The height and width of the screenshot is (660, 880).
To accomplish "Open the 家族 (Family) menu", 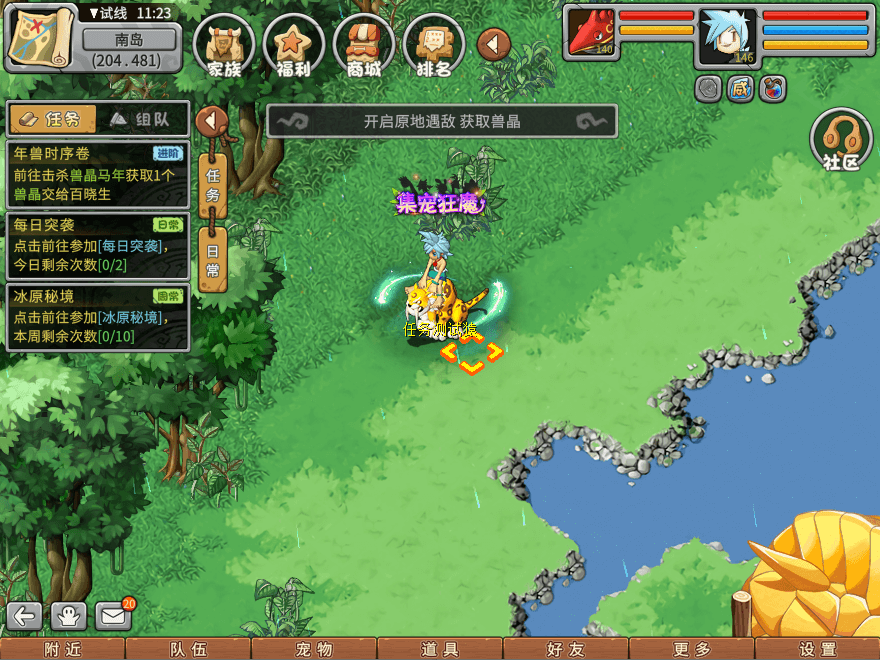I will pyautogui.click(x=224, y=45).
